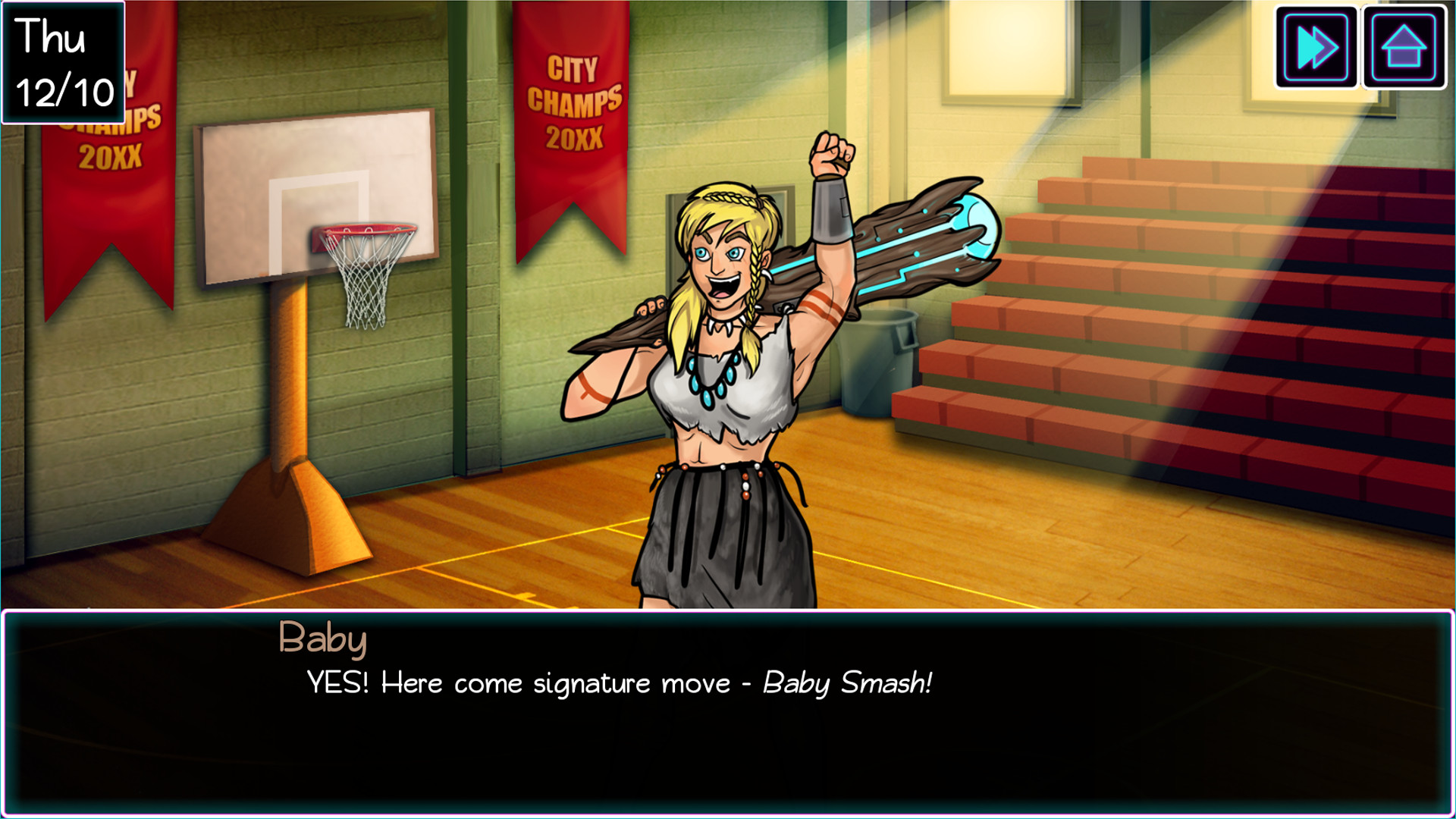Click the character name label Baby

click(x=323, y=641)
